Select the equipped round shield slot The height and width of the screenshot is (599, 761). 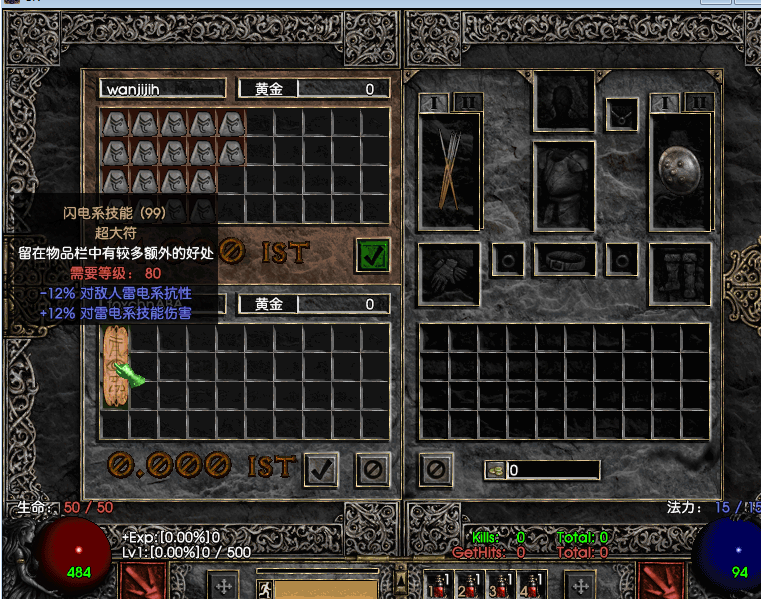tap(680, 171)
